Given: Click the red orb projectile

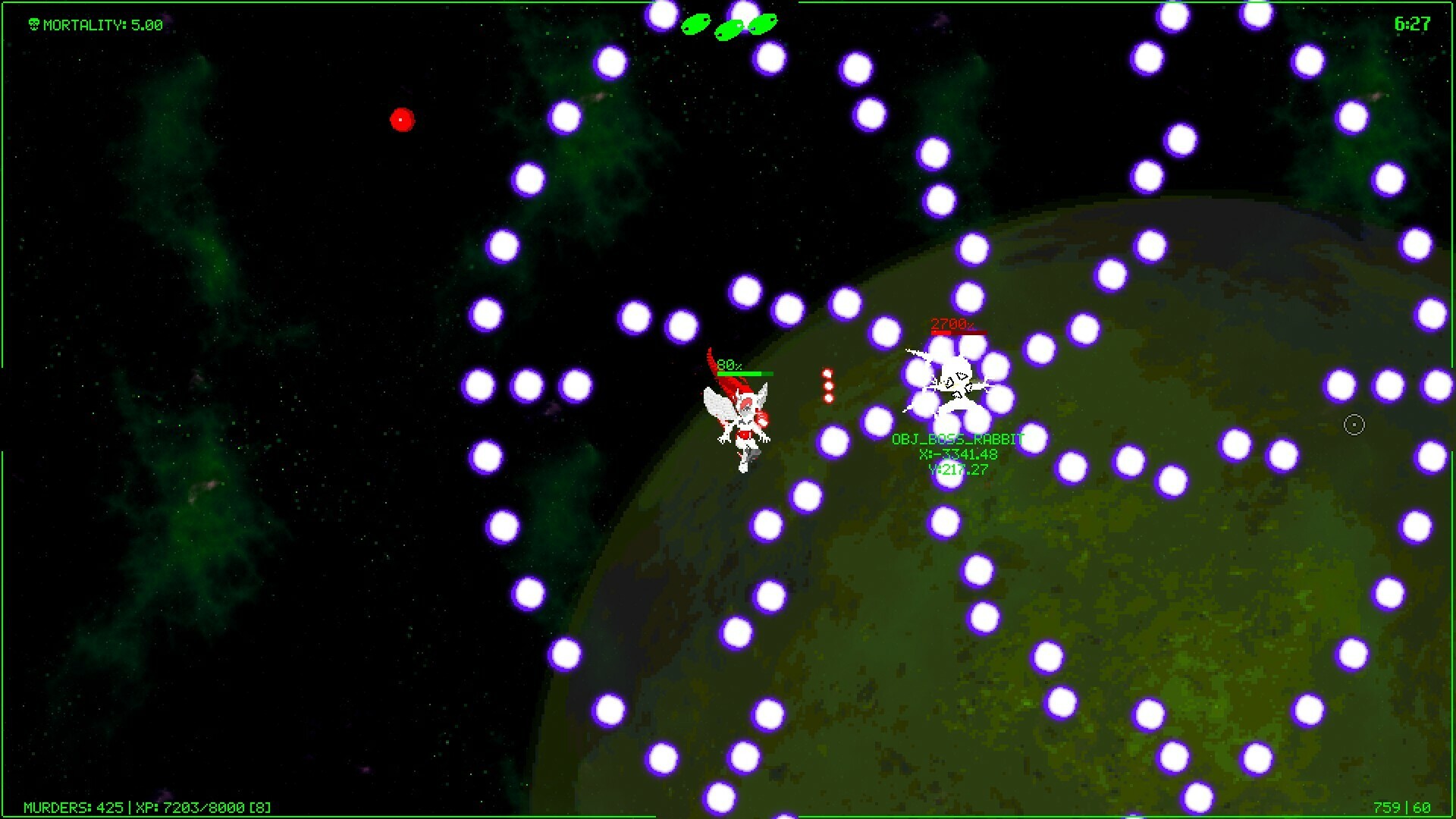Looking at the screenshot, I should point(403,120).
